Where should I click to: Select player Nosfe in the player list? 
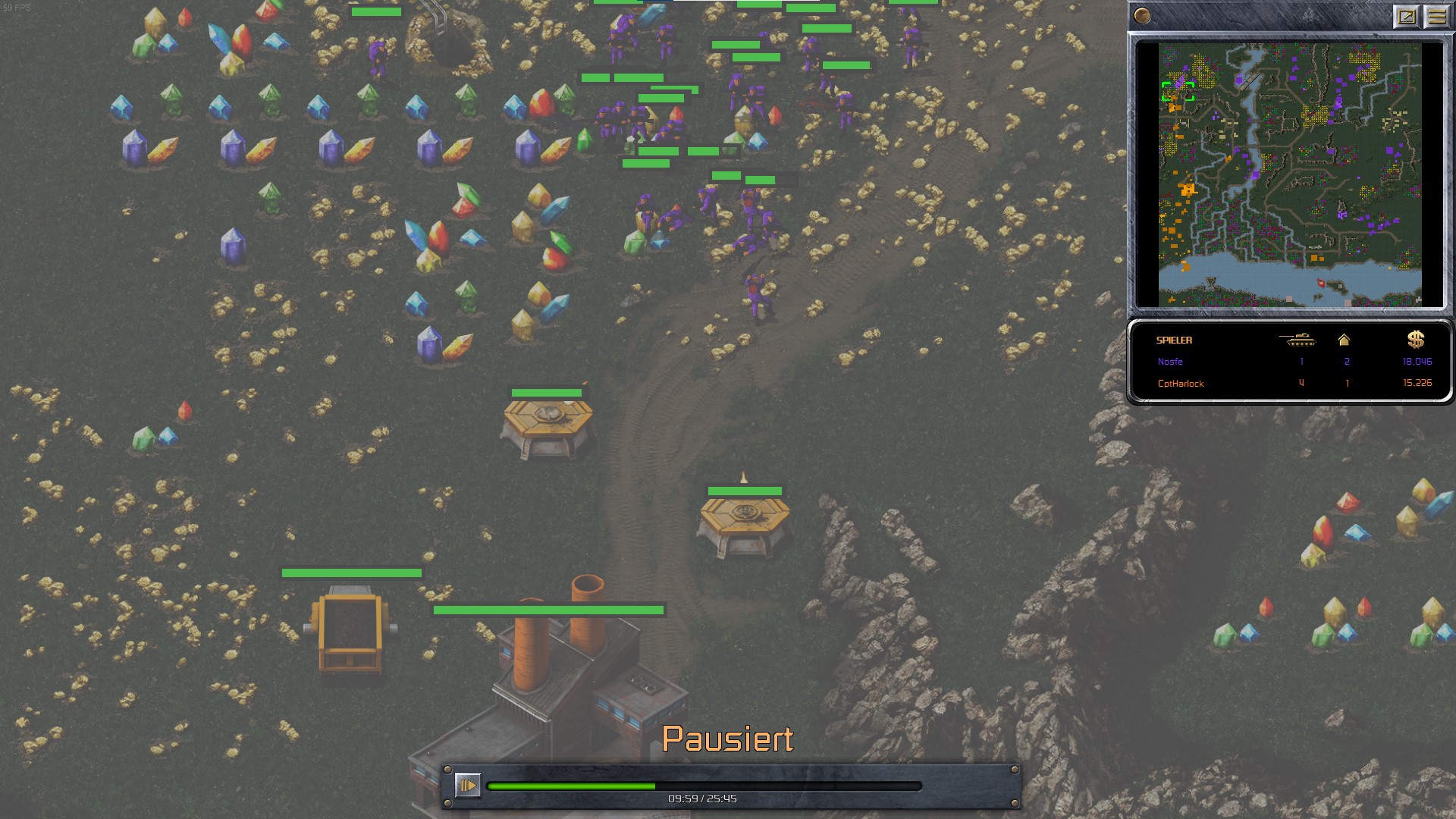click(1170, 362)
